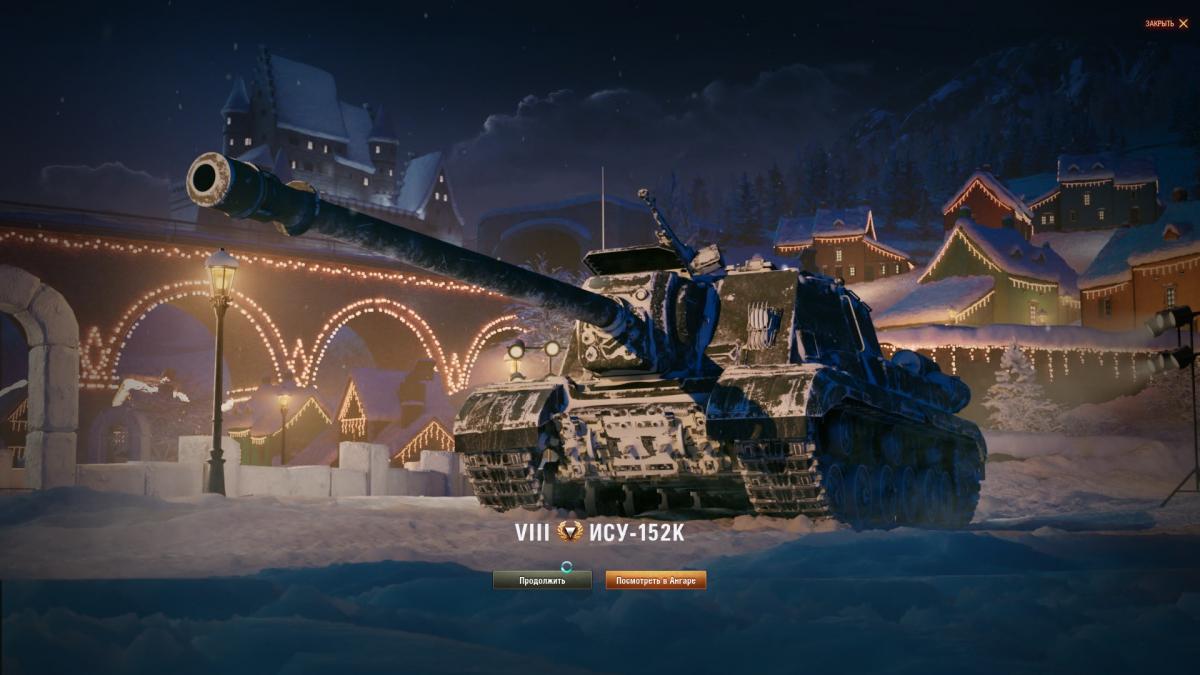This screenshot has width=1200, height=675.
Task: Close the reward screen via Закрыть
Action: (x=1167, y=23)
